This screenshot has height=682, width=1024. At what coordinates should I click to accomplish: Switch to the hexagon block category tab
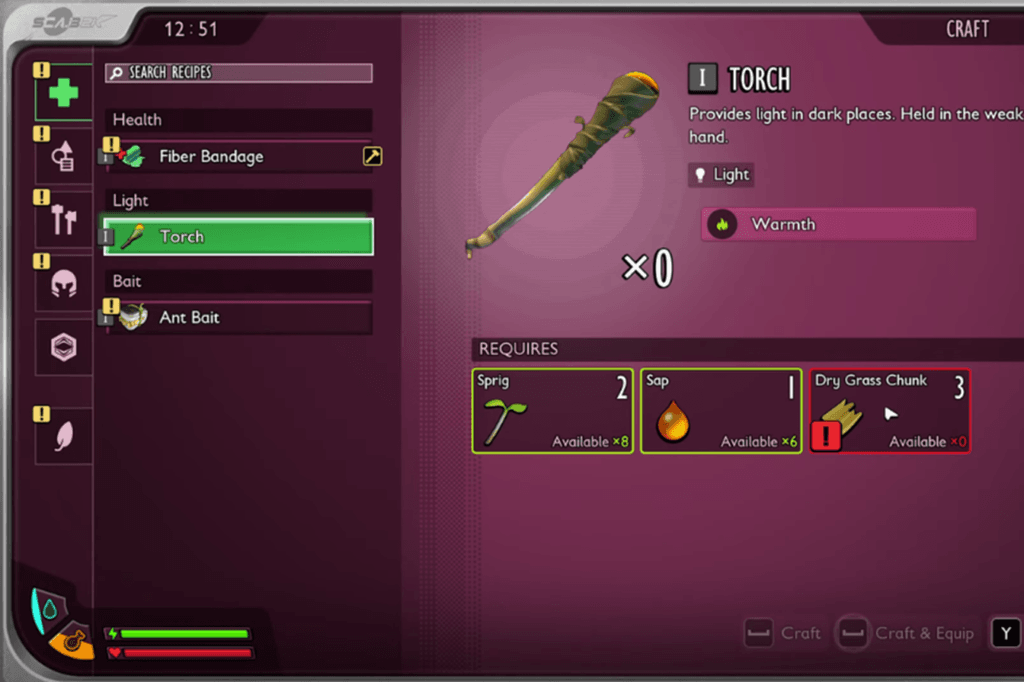point(64,348)
